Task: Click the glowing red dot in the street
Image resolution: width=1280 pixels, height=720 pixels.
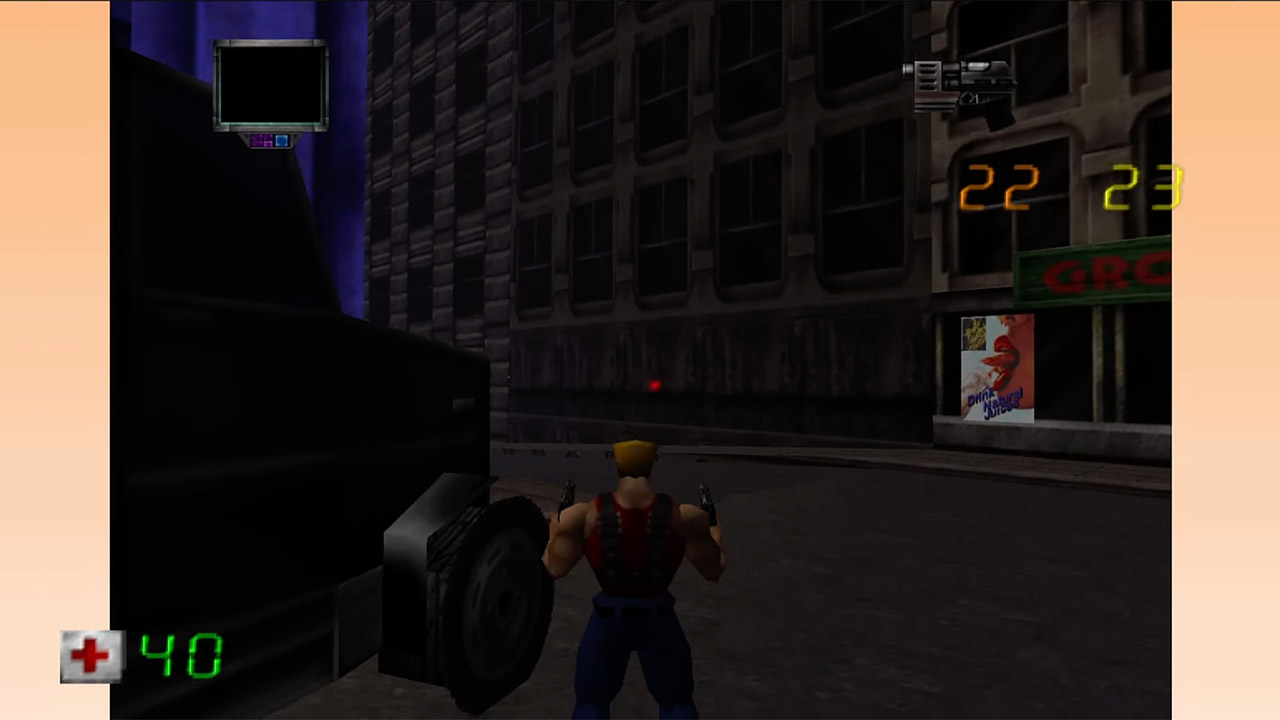Action: point(653,385)
